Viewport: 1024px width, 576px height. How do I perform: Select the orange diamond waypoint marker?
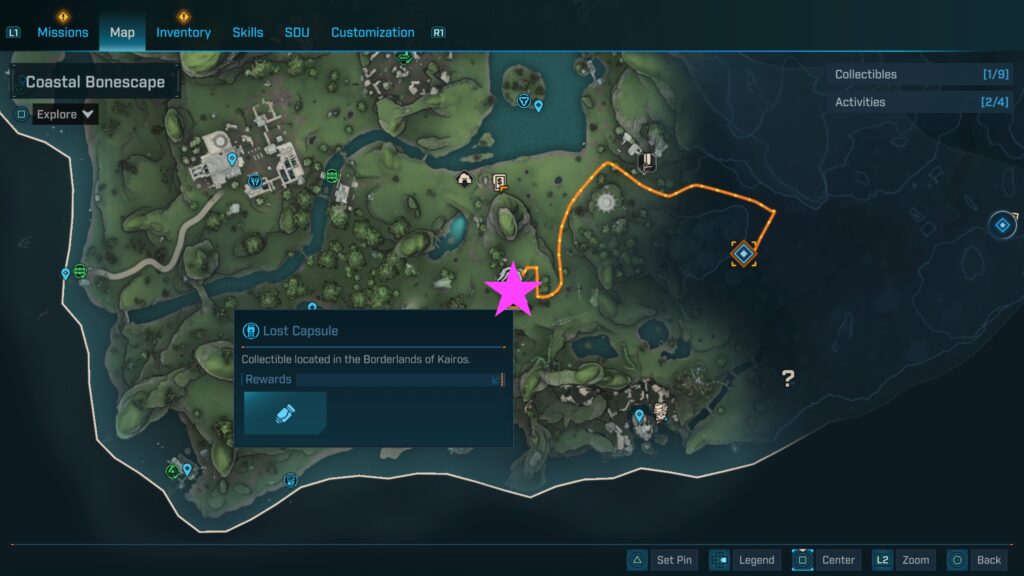(743, 253)
